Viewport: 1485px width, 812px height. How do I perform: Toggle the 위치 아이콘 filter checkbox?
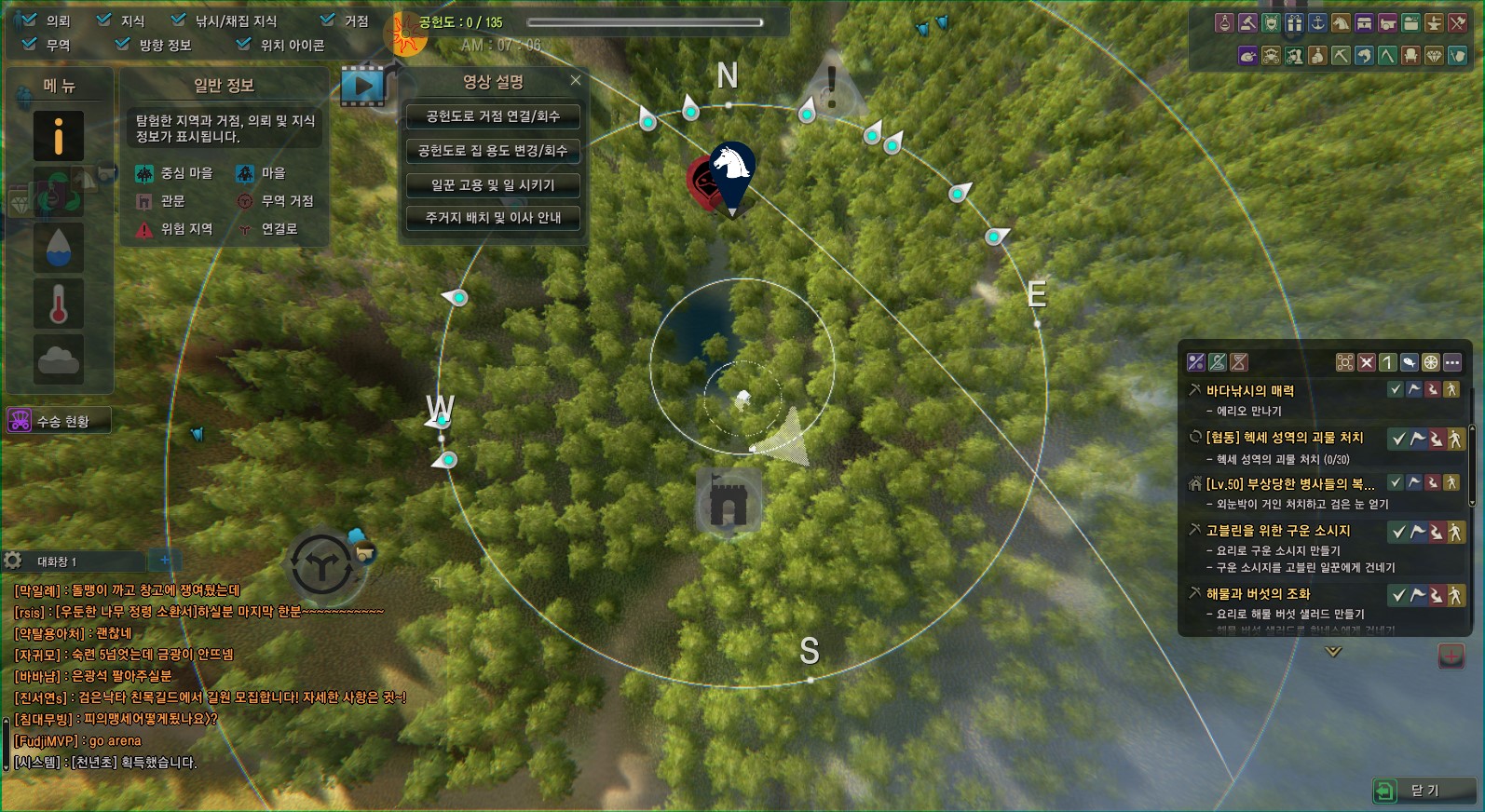point(243,44)
